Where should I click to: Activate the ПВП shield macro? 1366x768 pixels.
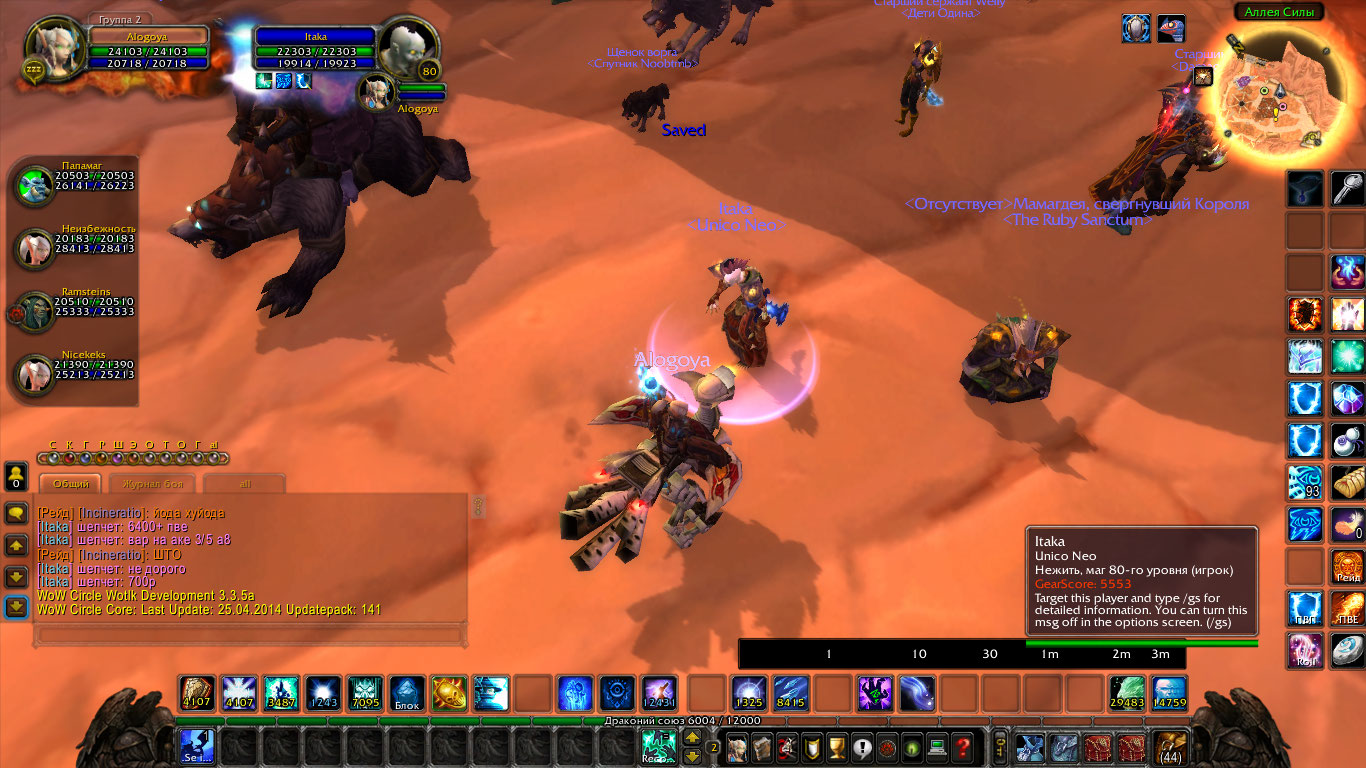coord(1305,608)
